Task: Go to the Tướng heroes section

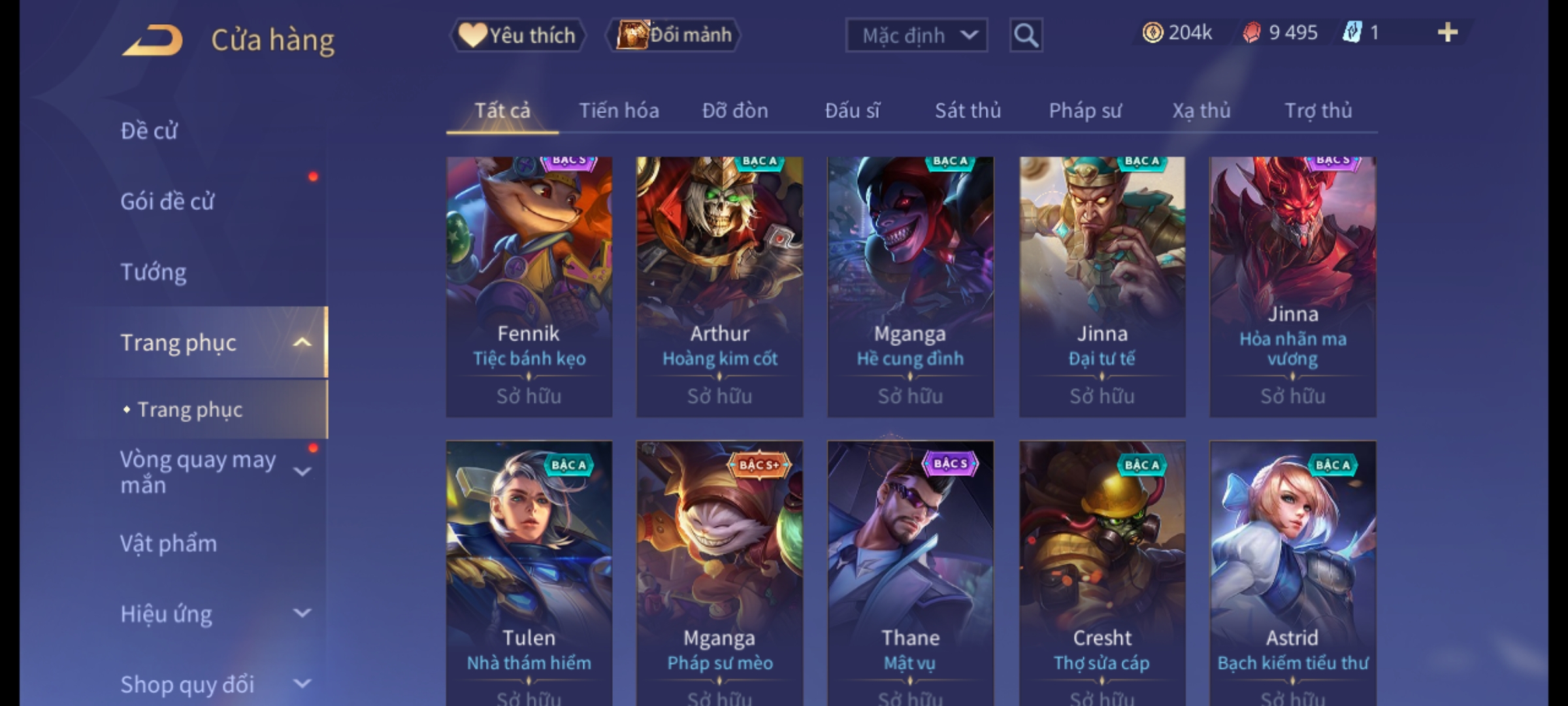Action: 154,272
